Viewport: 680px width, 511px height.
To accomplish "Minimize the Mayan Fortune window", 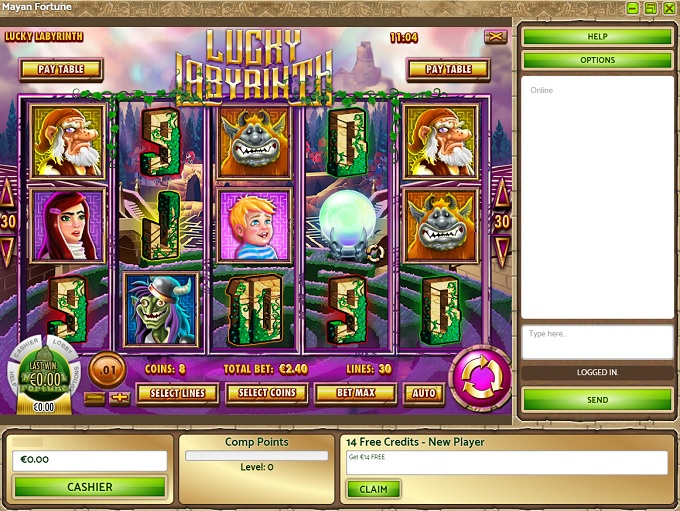I will coord(633,8).
